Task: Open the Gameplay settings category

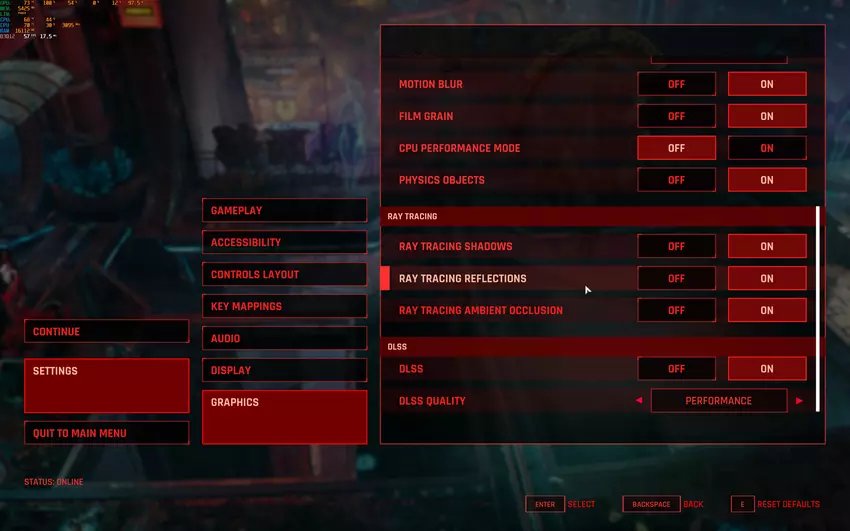Action: (x=284, y=210)
